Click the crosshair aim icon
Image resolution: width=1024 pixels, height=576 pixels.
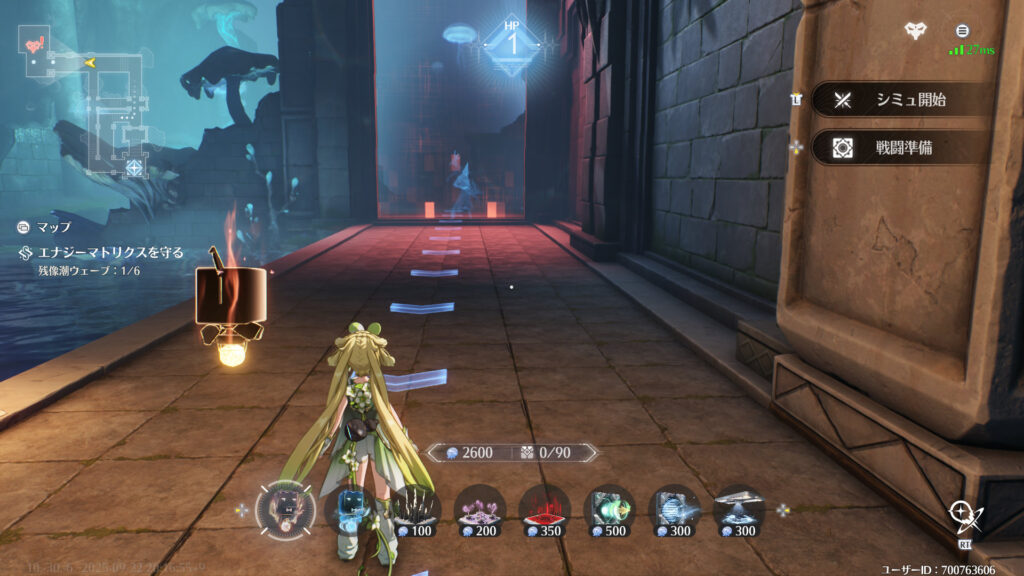coord(965,517)
